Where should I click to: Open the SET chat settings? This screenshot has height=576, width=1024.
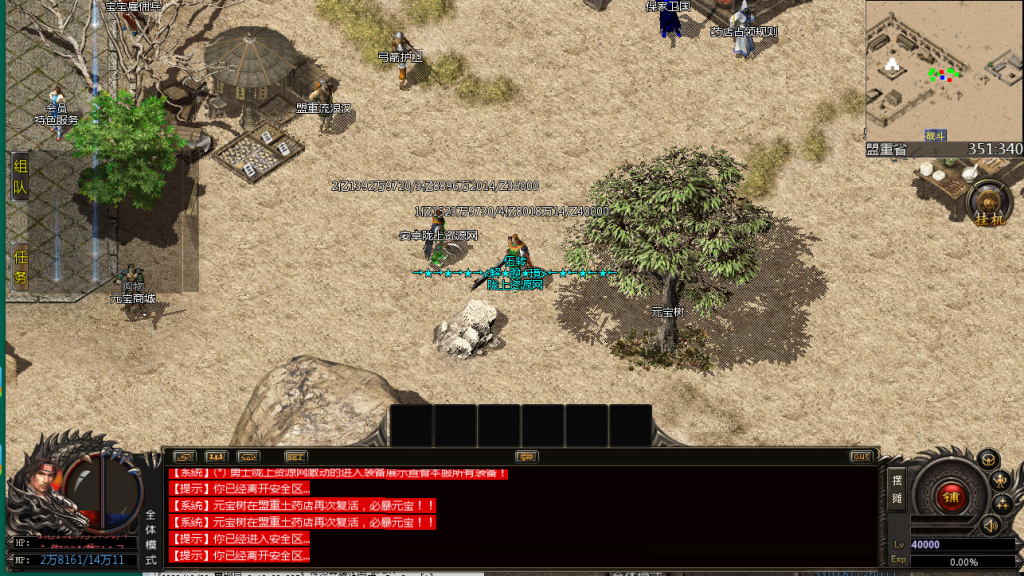pyautogui.click(x=295, y=457)
